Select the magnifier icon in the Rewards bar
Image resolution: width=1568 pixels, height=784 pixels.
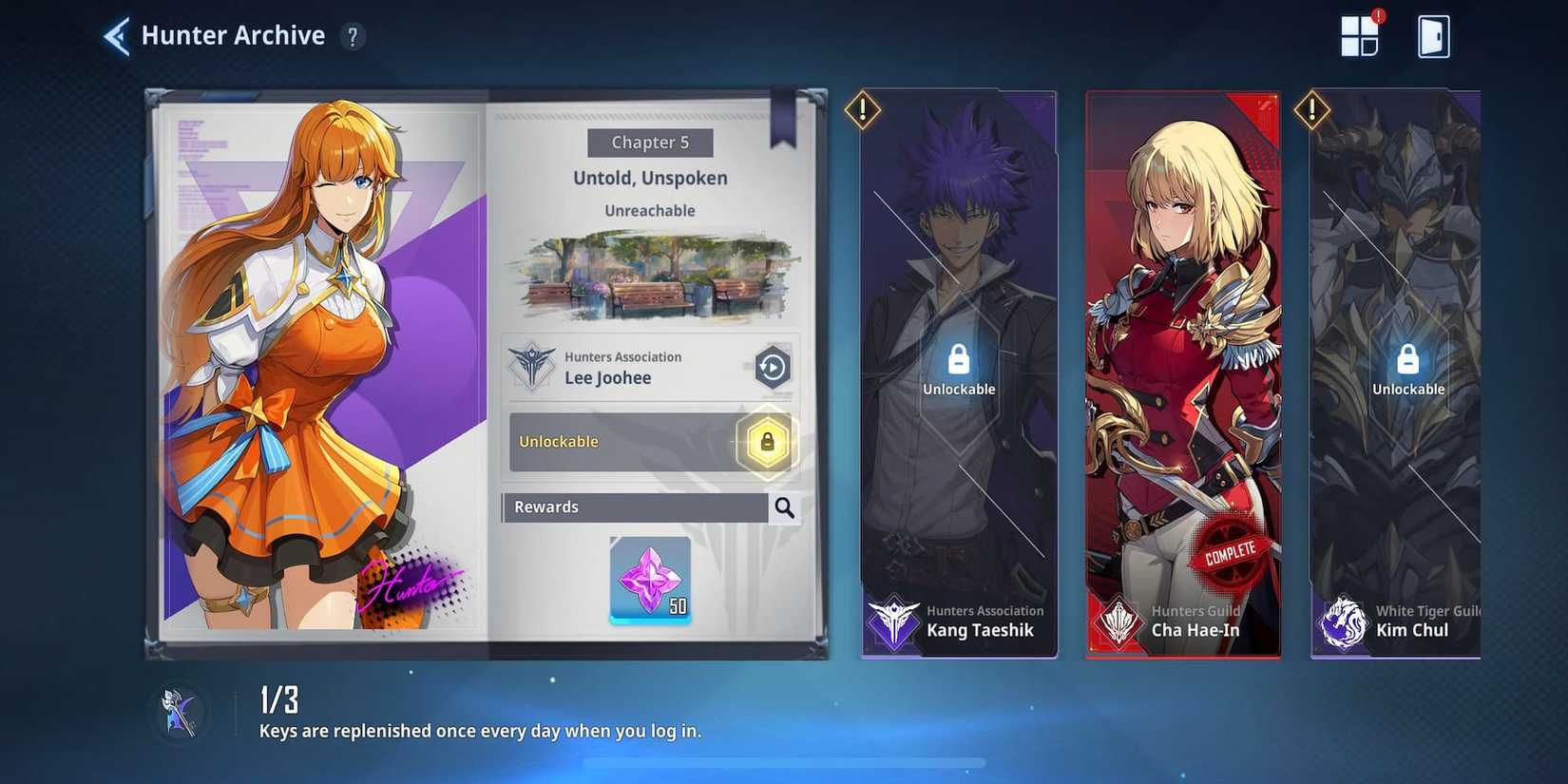tap(784, 507)
